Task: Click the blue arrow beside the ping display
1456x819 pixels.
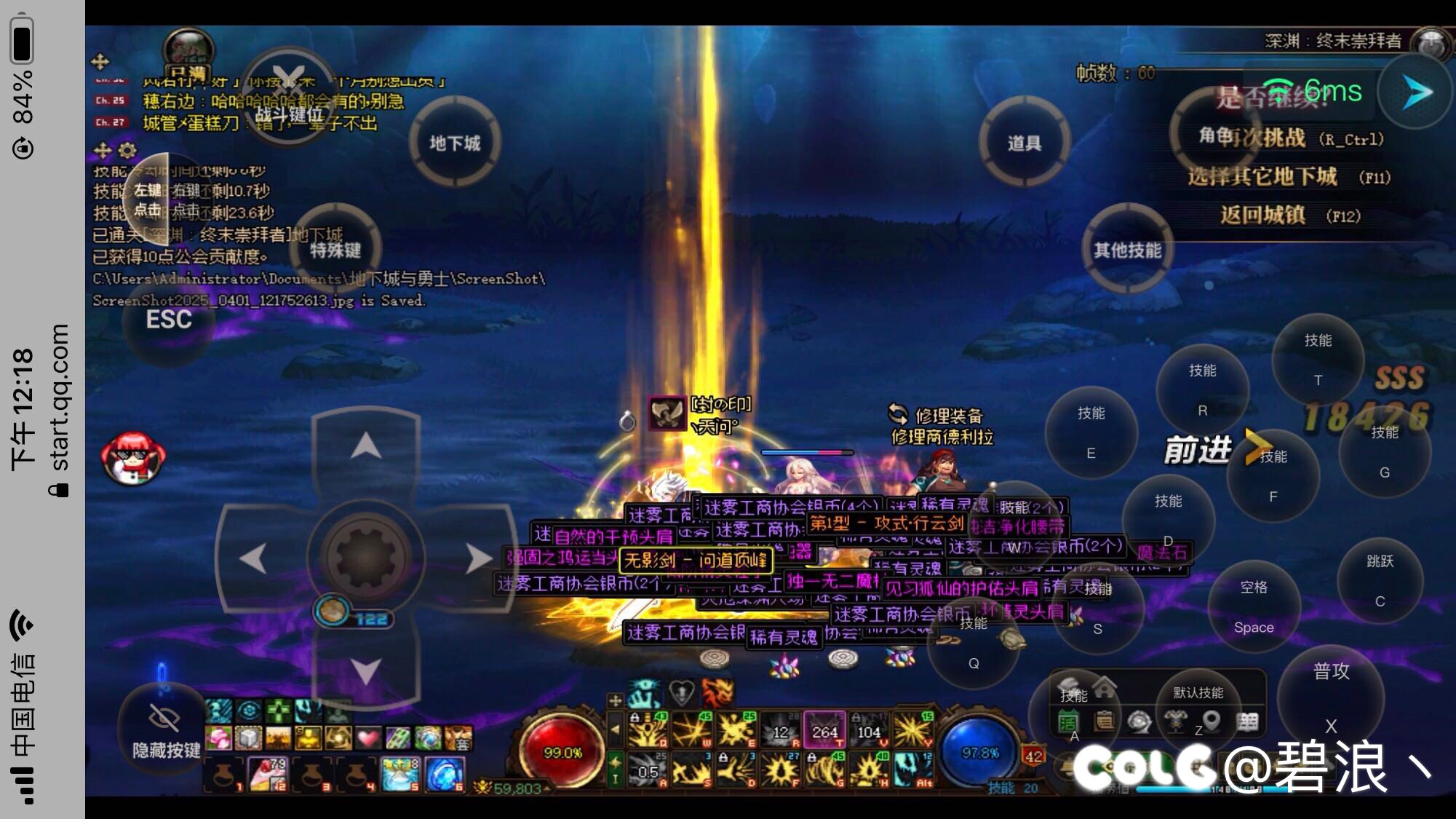Action: 1416,92
